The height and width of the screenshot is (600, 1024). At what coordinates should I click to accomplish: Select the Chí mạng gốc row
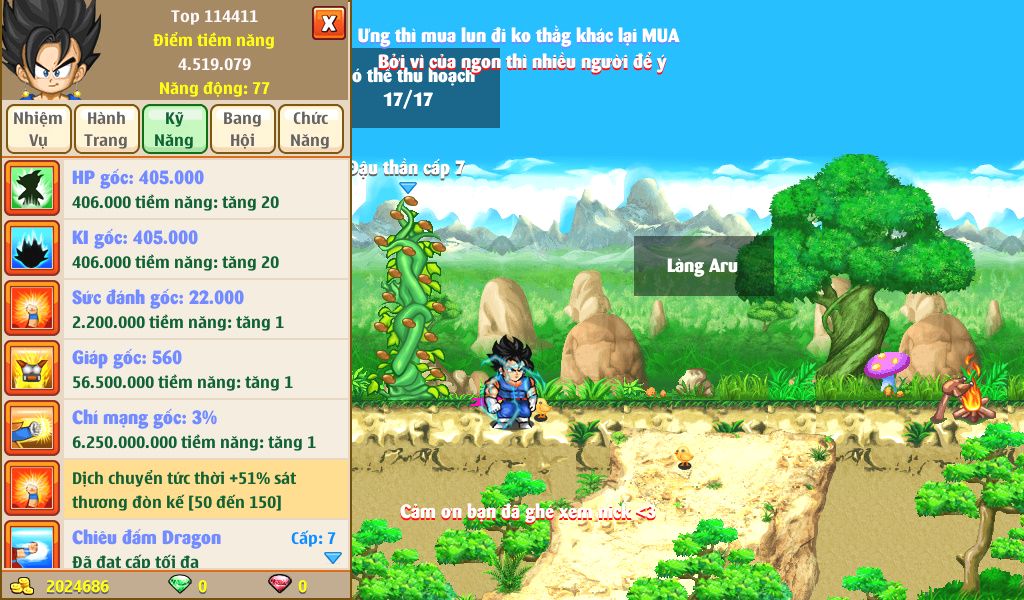(175, 429)
